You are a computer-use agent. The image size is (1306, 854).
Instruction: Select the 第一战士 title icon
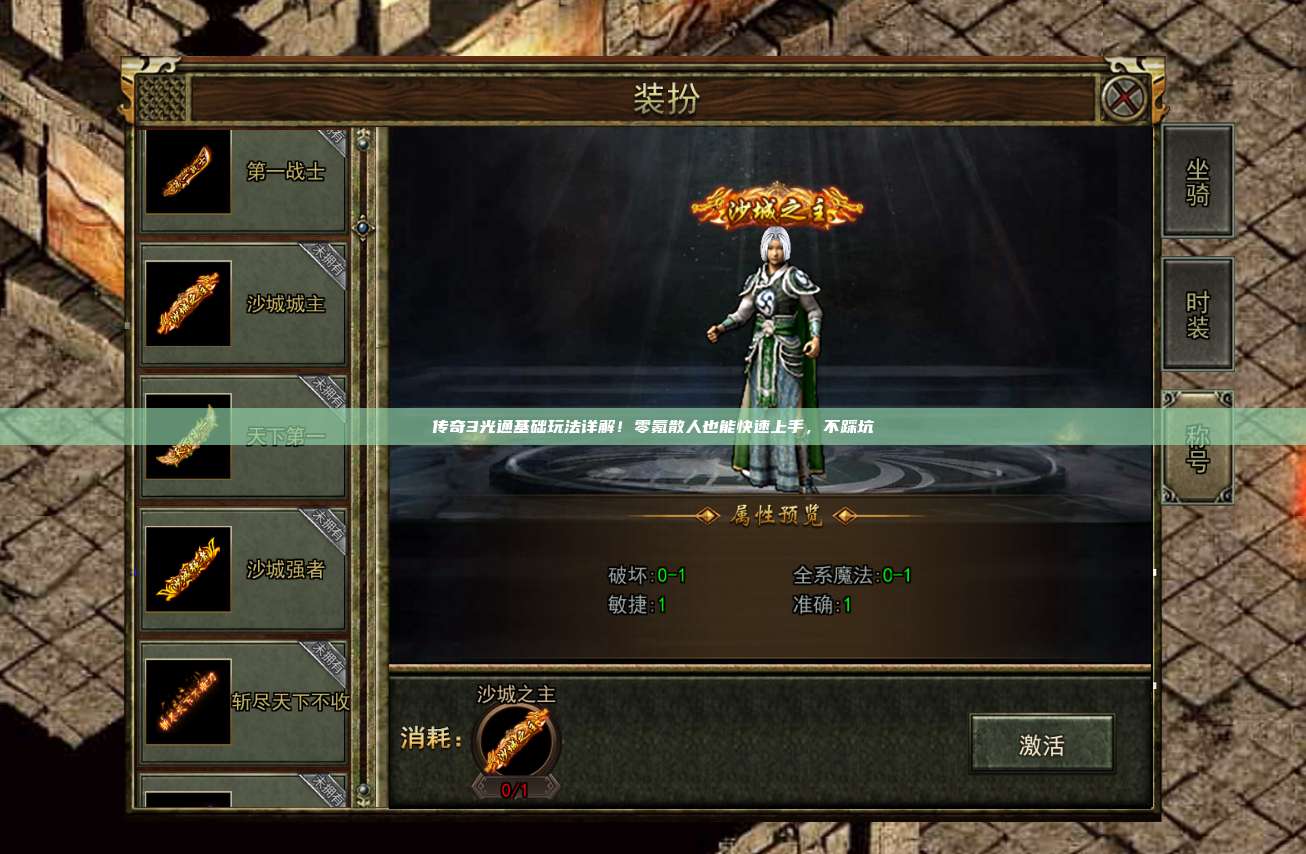(x=187, y=170)
